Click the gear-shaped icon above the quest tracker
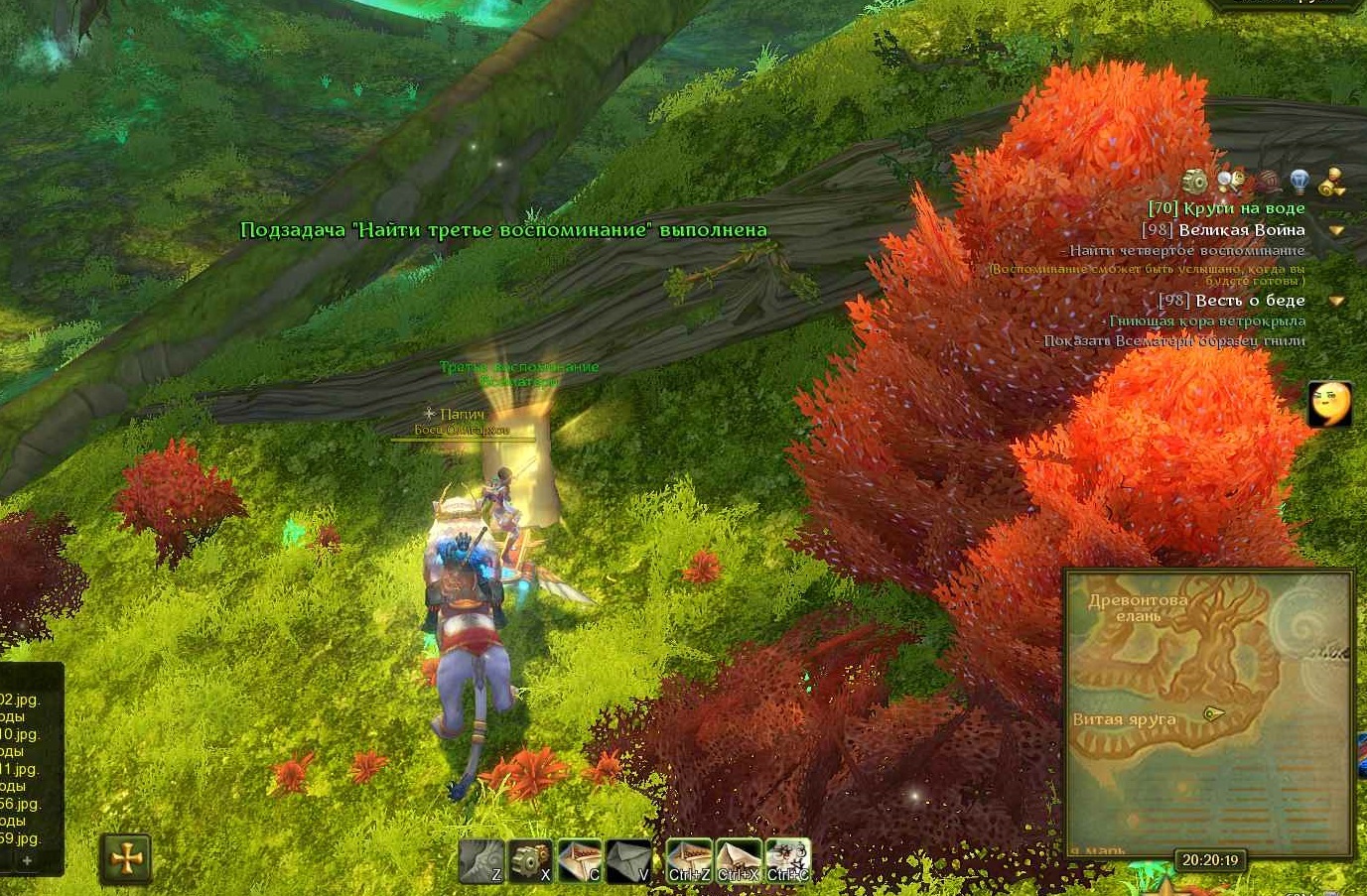Screen dimensions: 1367x896 tap(1195, 182)
